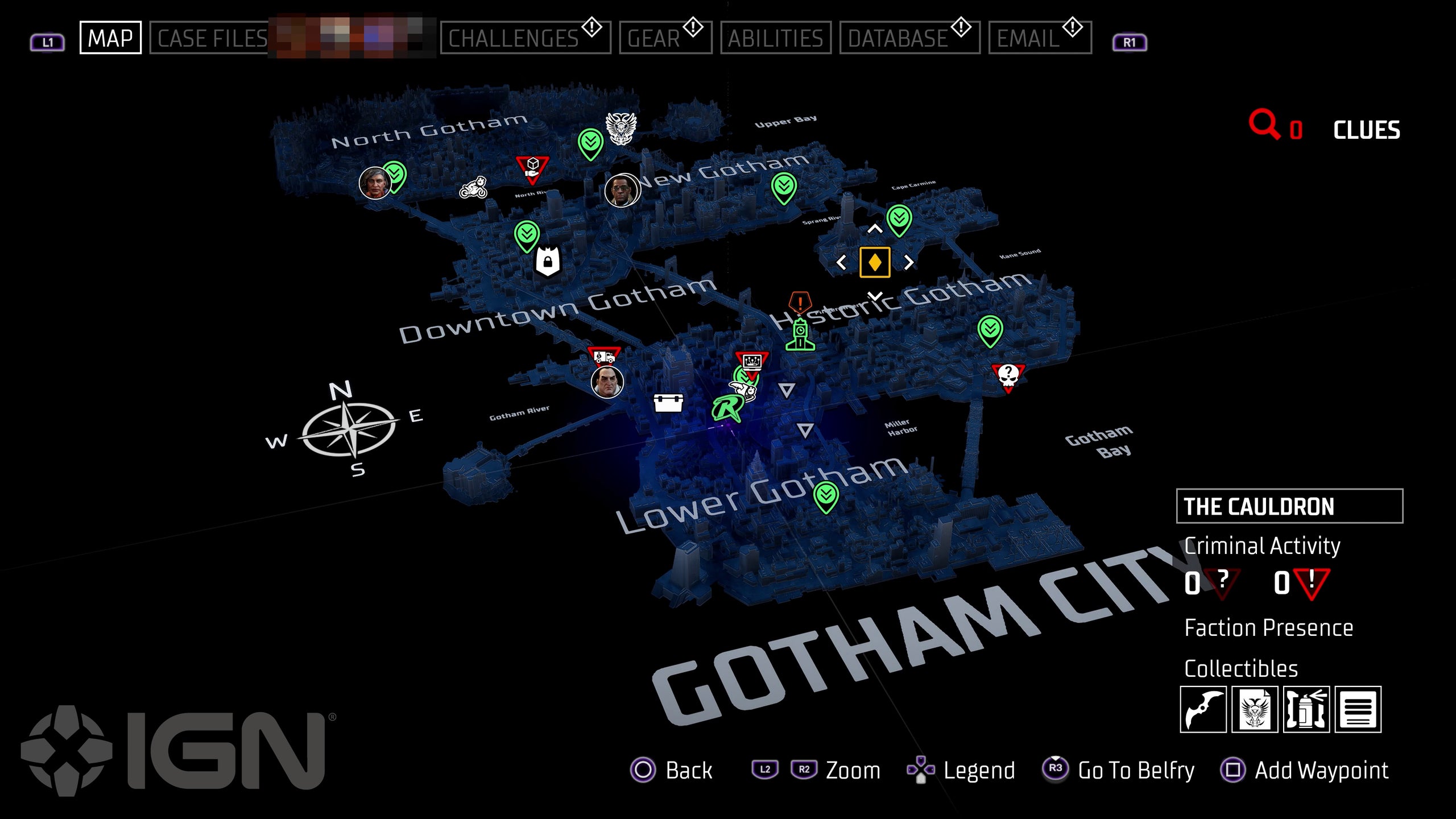1456x819 pixels.
Task: Click the Go To Belfry option
Action: pyautogui.click(x=1137, y=771)
